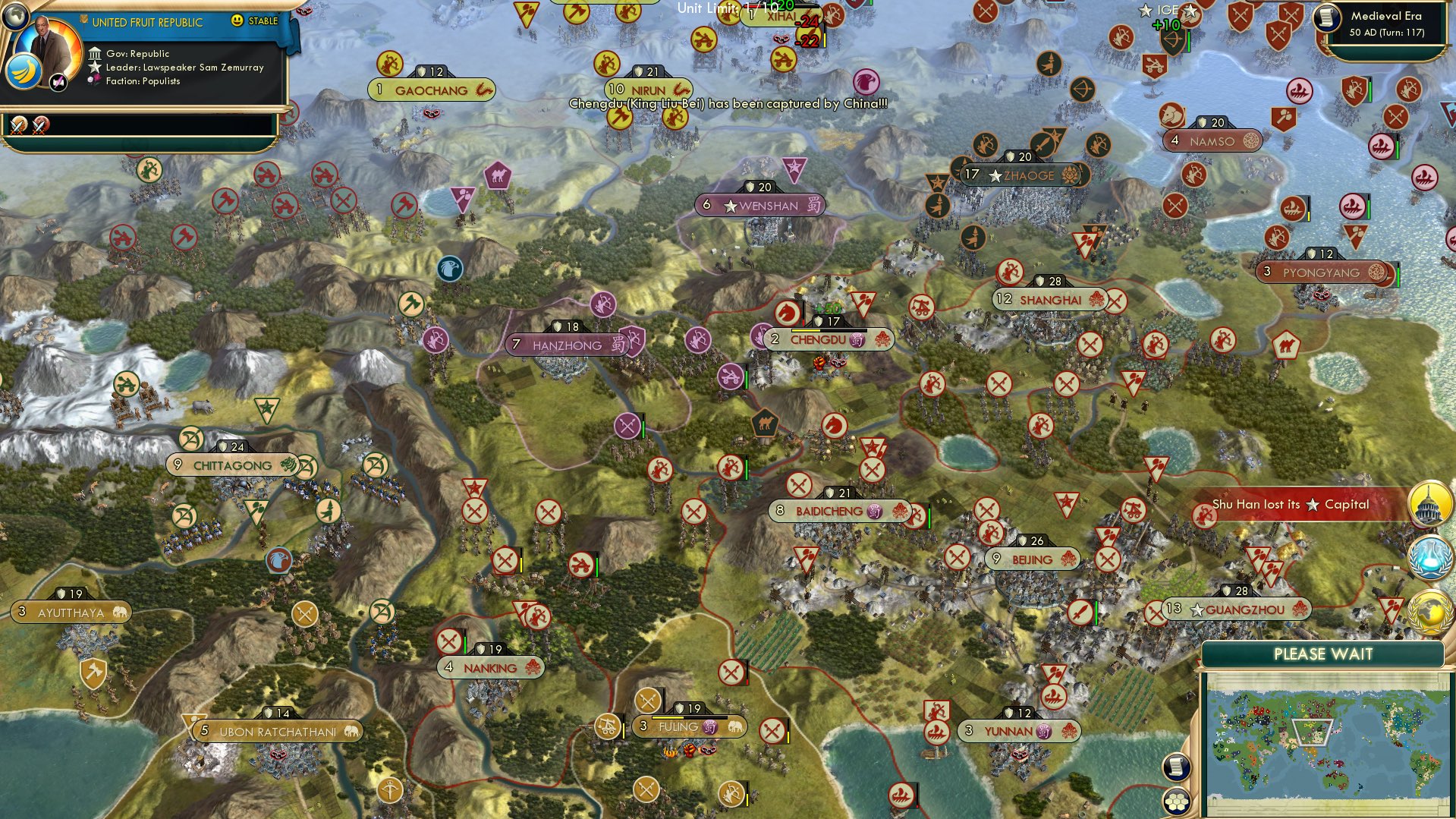Click the eagle scout marker on the map
The height and width of the screenshot is (819, 1456).
click(x=451, y=267)
